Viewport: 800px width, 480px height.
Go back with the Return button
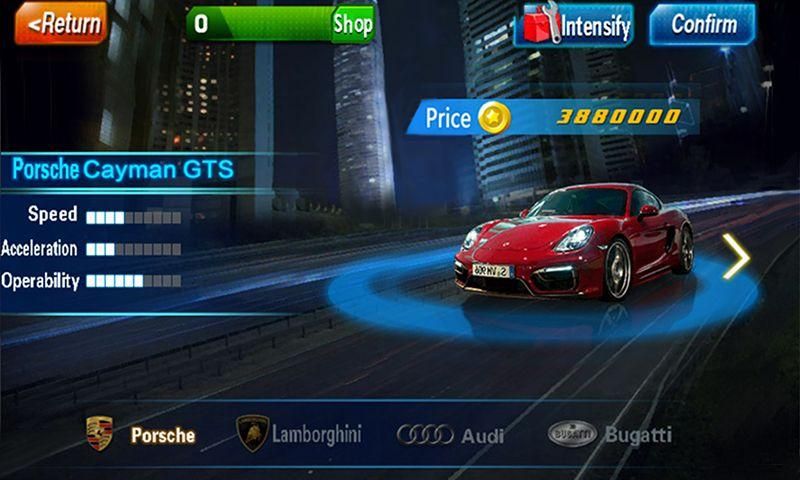point(60,24)
